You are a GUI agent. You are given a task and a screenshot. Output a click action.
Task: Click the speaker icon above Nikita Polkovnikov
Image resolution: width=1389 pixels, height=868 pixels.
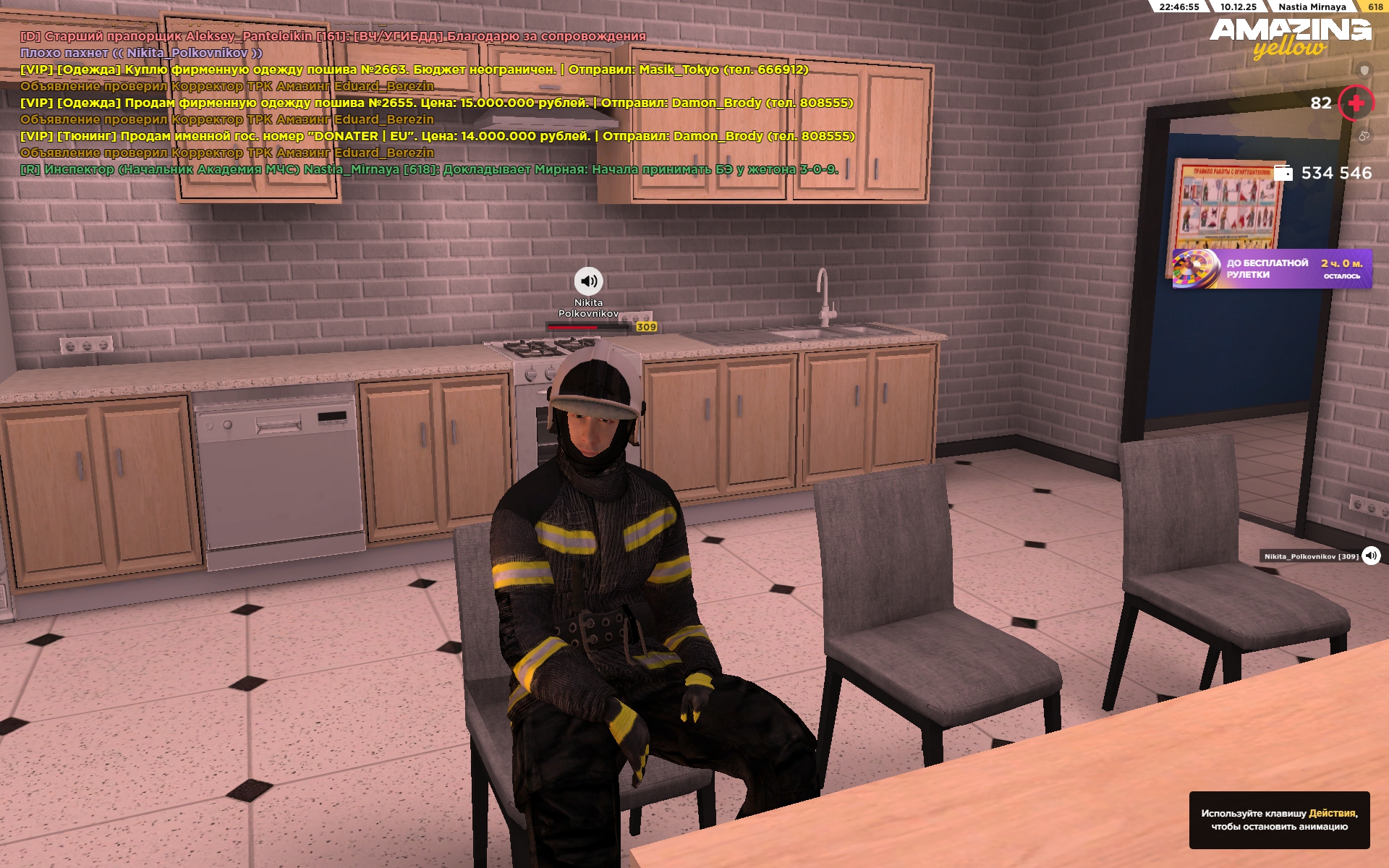pyautogui.click(x=588, y=281)
